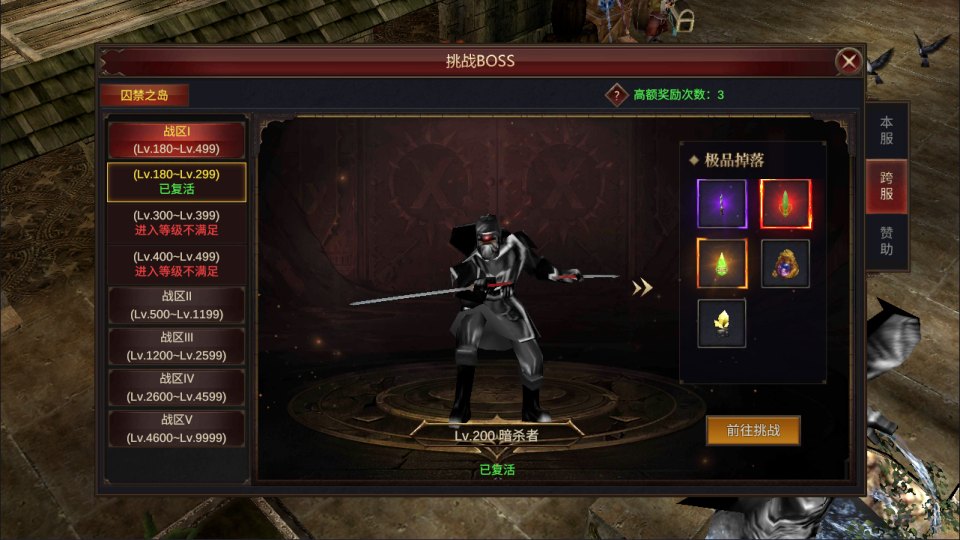Inspect the red-framed green crystal drop
Screen dimensions: 960x540
tap(785, 204)
